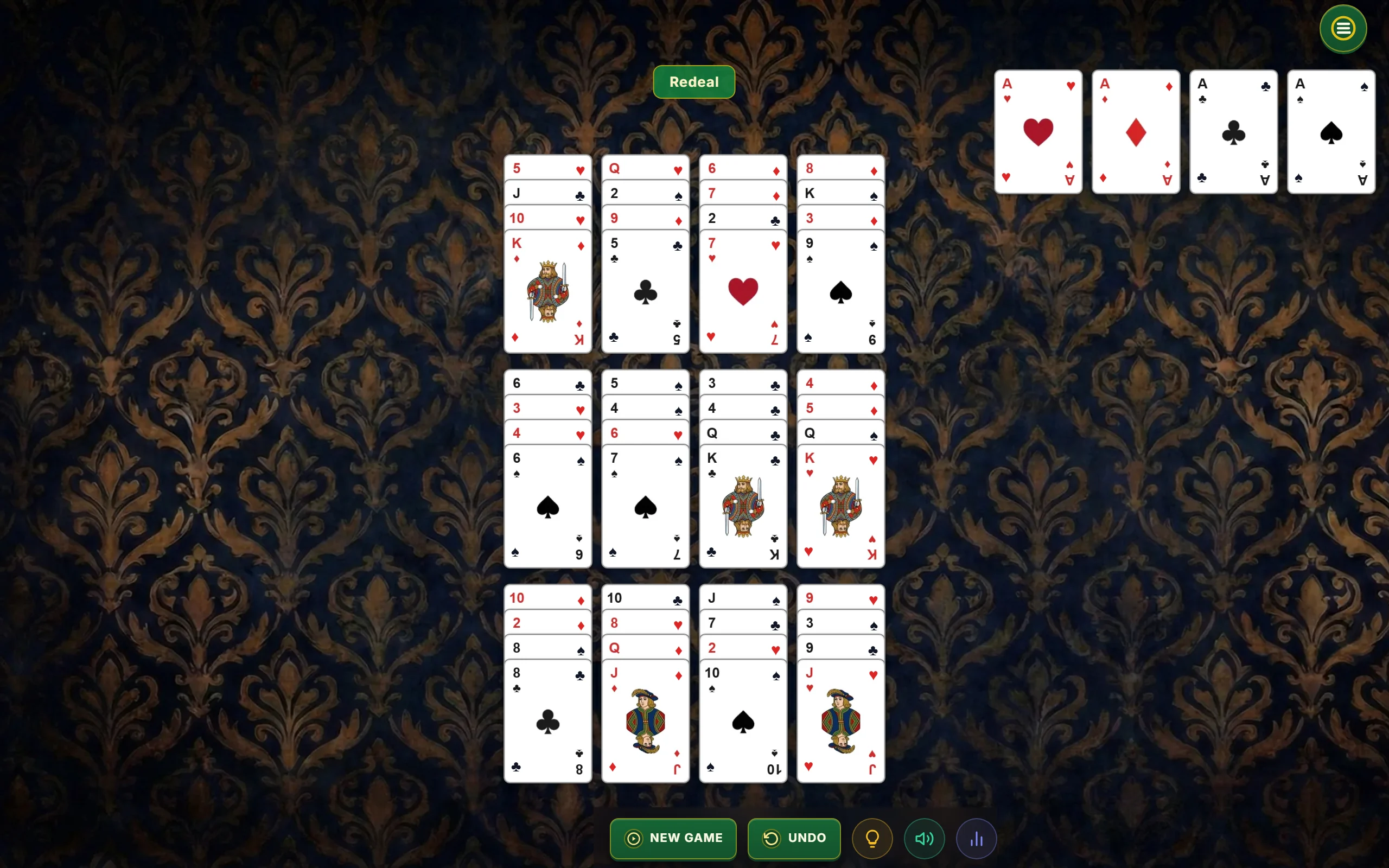
Task: Select the King of Diamonds card
Action: [x=547, y=292]
